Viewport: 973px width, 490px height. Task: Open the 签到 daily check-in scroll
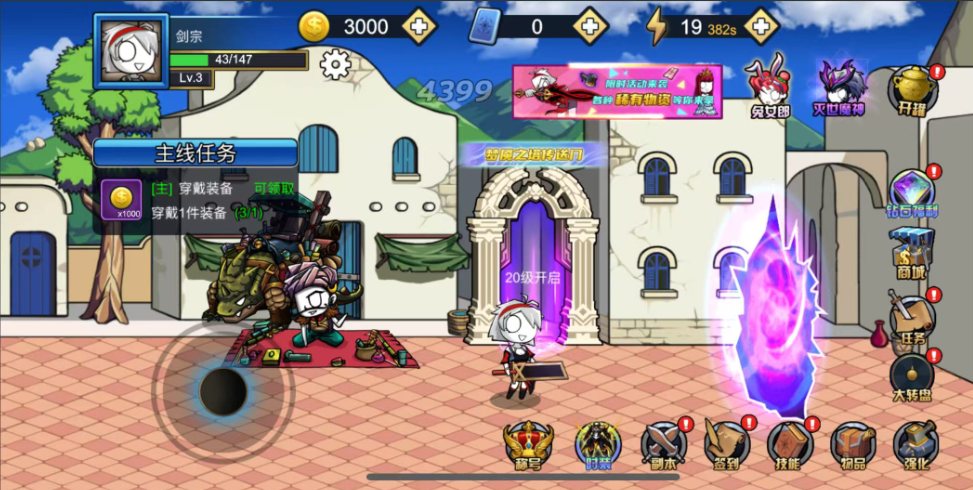726,444
